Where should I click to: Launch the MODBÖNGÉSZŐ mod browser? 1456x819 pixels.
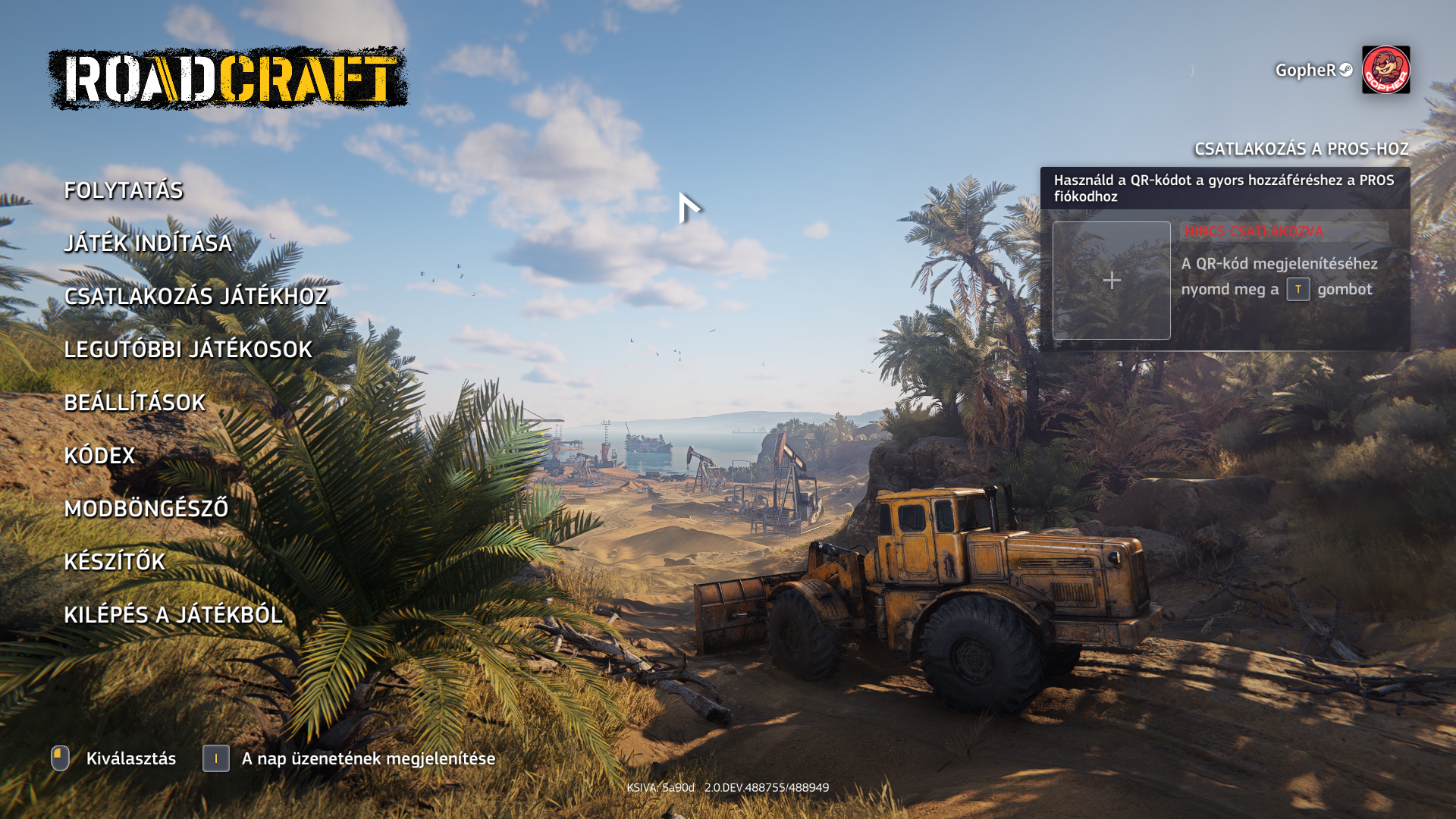[x=146, y=509]
